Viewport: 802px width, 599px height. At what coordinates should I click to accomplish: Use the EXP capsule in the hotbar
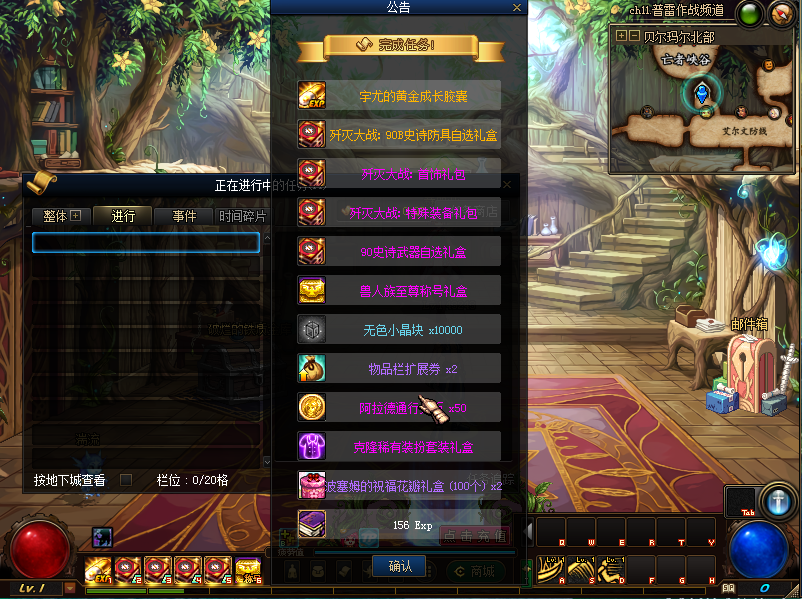(x=98, y=570)
